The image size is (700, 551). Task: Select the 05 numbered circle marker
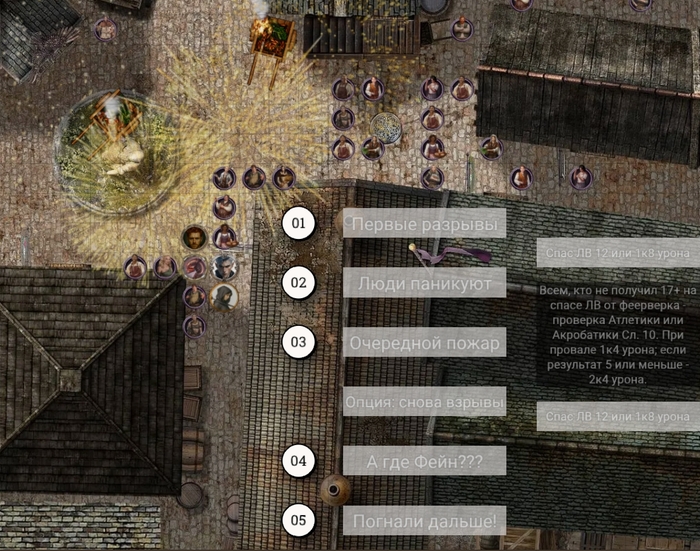click(x=298, y=520)
